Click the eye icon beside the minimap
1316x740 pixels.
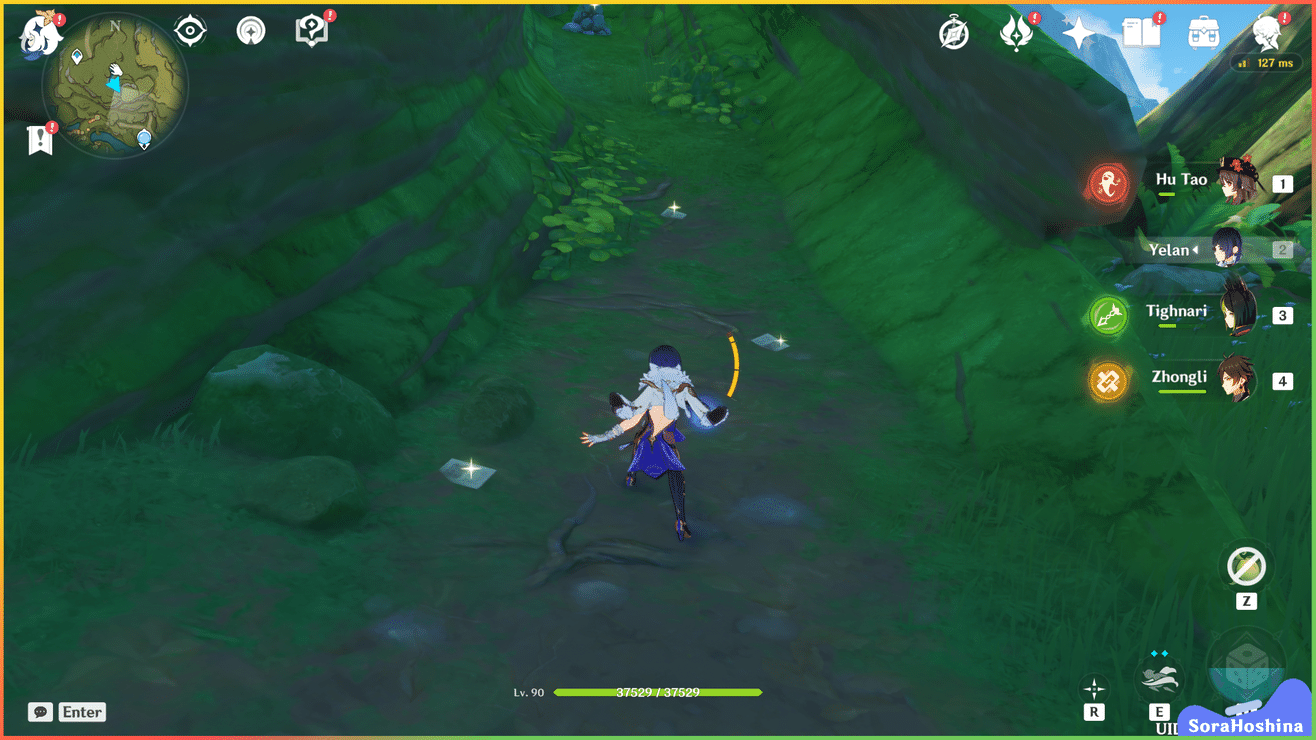(x=189, y=30)
